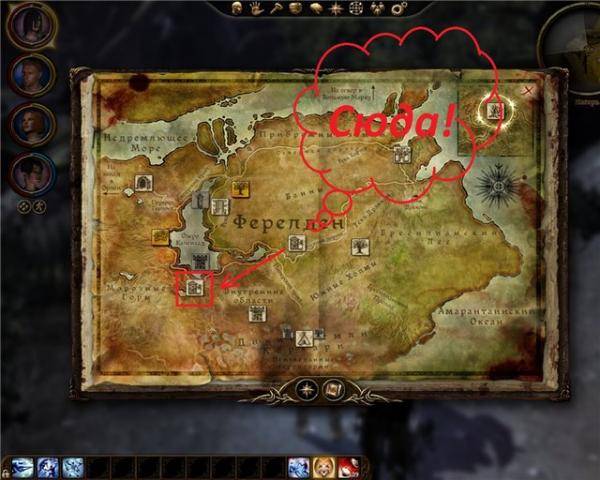Select the map marker in the center of Ferelden
This screenshot has width=600, height=480.
pyautogui.click(x=296, y=242)
